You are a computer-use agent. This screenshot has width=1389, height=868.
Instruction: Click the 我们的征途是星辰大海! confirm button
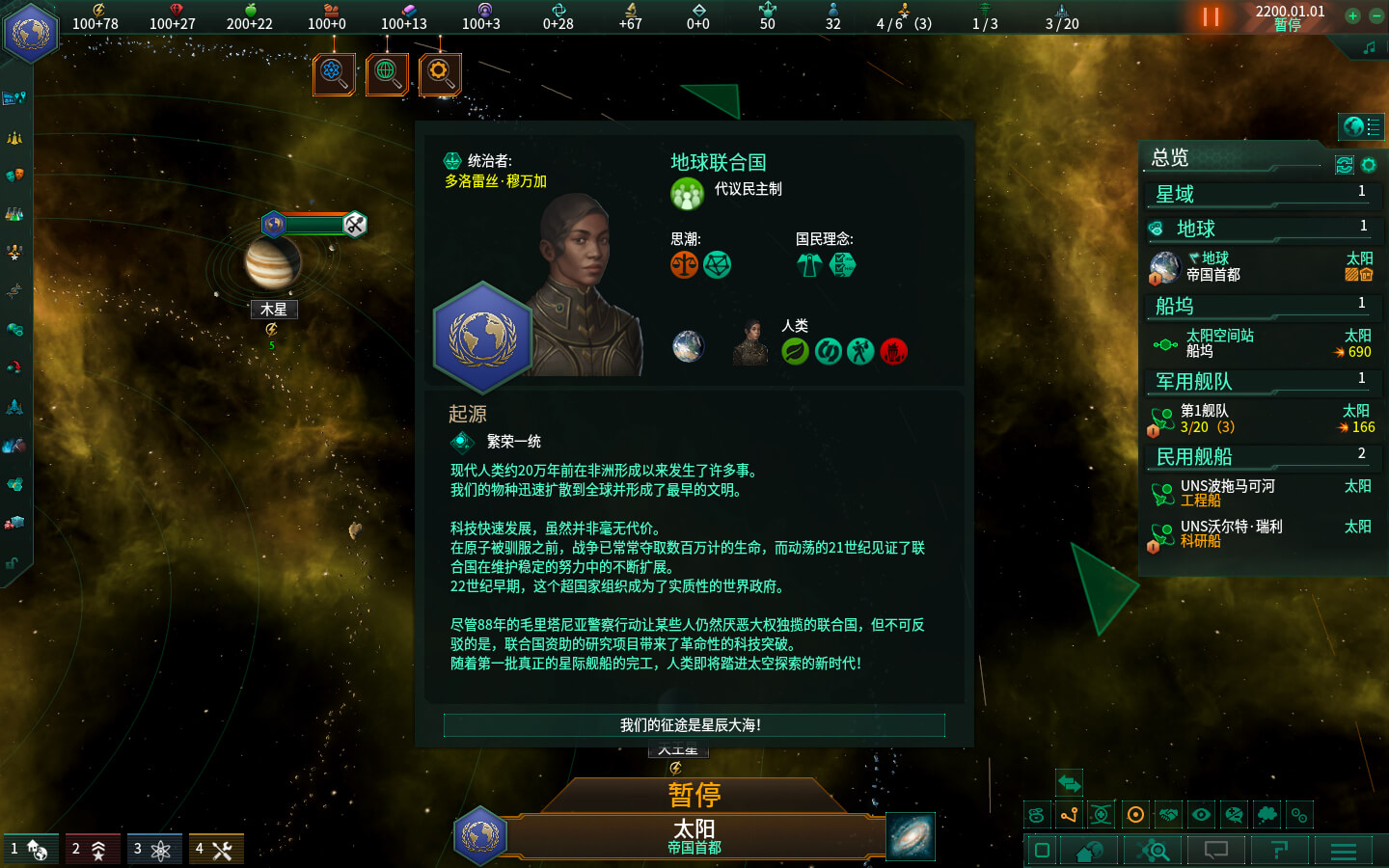click(694, 725)
